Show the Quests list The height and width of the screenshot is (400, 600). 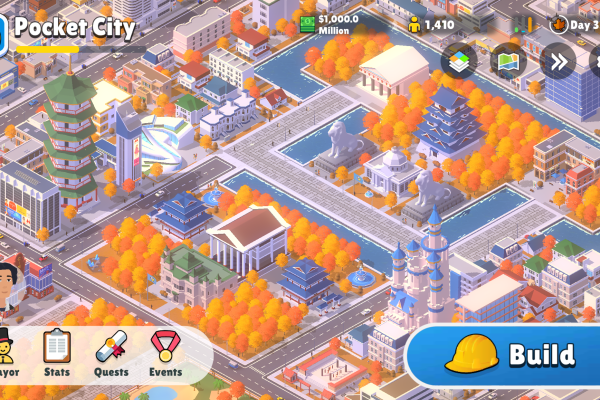click(x=111, y=351)
